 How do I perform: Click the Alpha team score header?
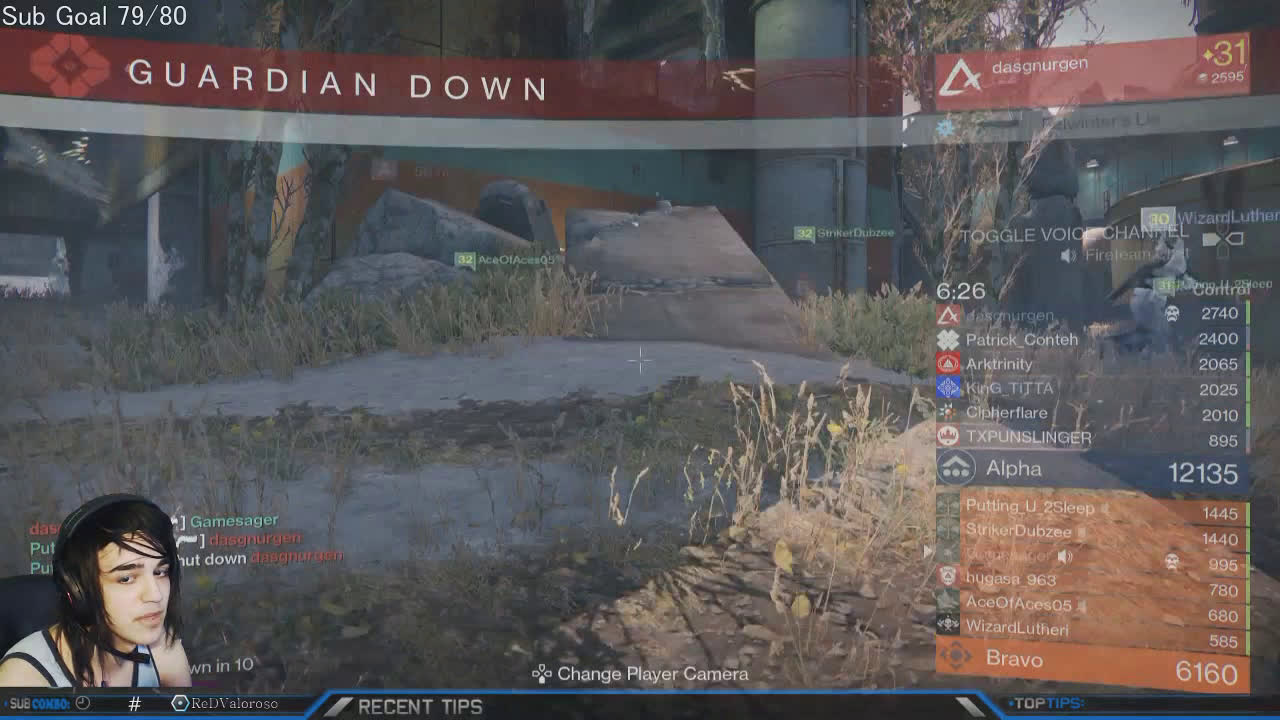coord(1090,470)
